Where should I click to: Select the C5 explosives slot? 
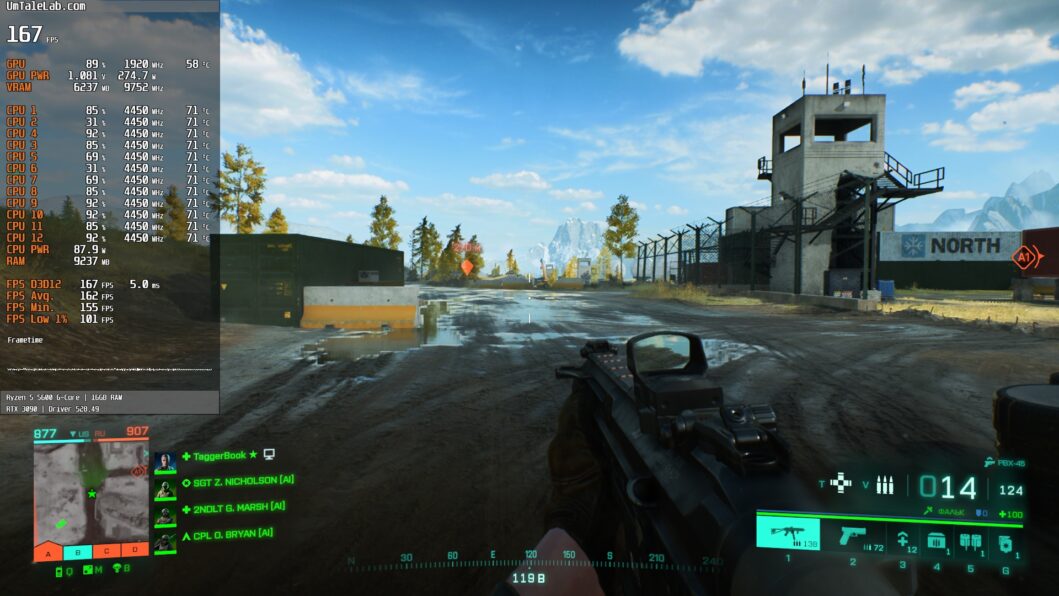pos(970,541)
